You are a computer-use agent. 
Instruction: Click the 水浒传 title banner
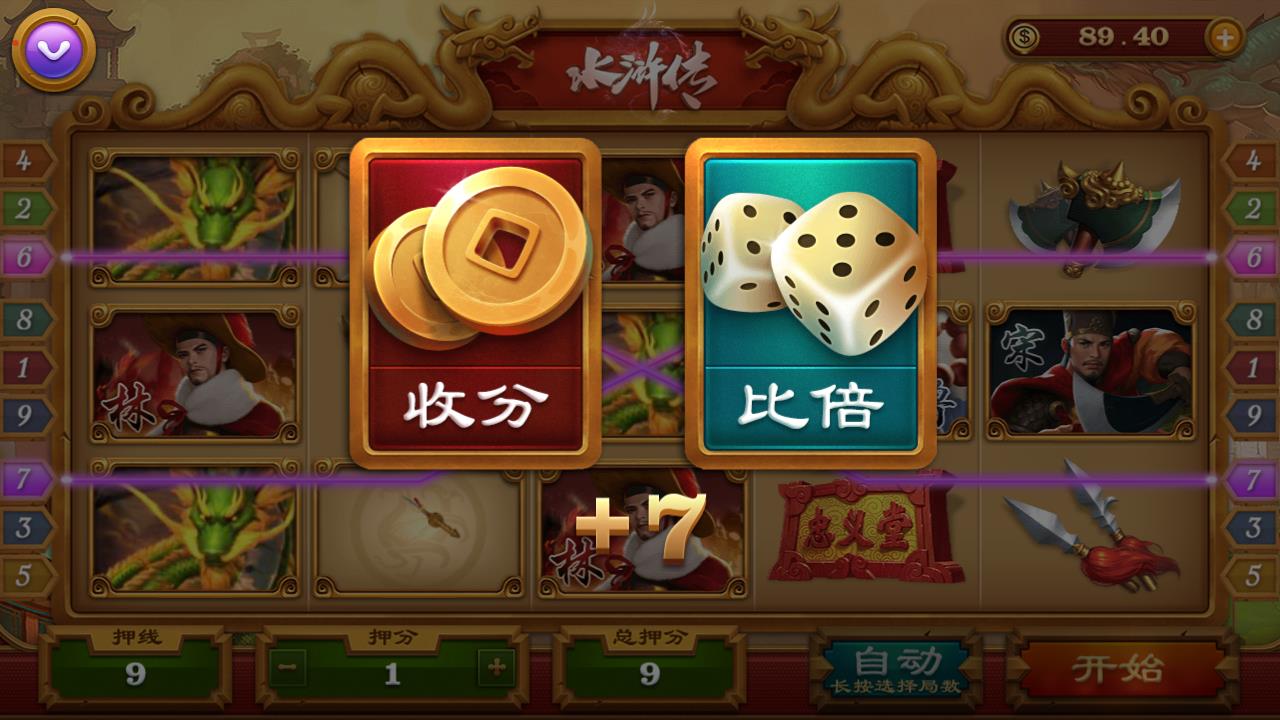[x=643, y=75]
